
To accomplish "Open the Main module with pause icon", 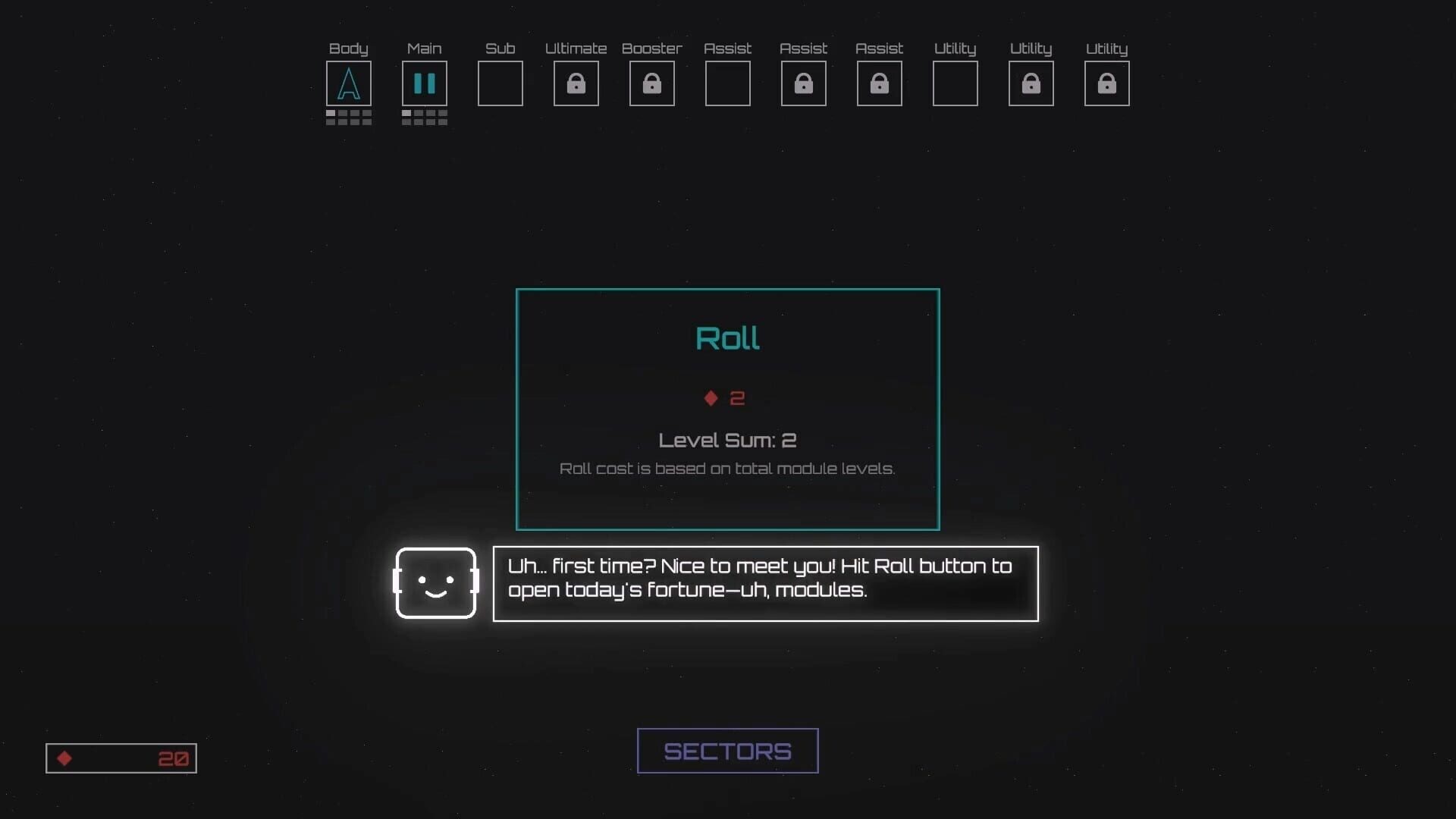I will pyautogui.click(x=425, y=83).
